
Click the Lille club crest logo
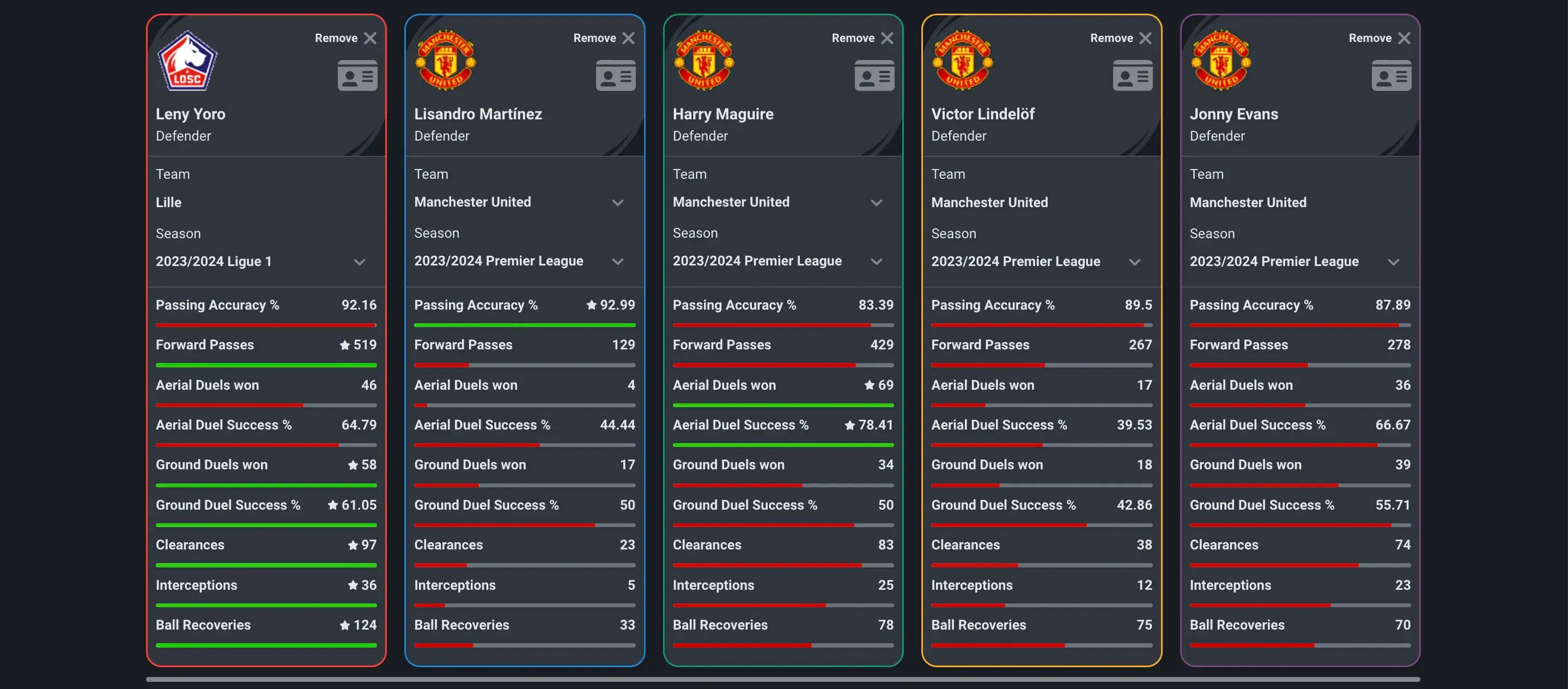(x=187, y=60)
